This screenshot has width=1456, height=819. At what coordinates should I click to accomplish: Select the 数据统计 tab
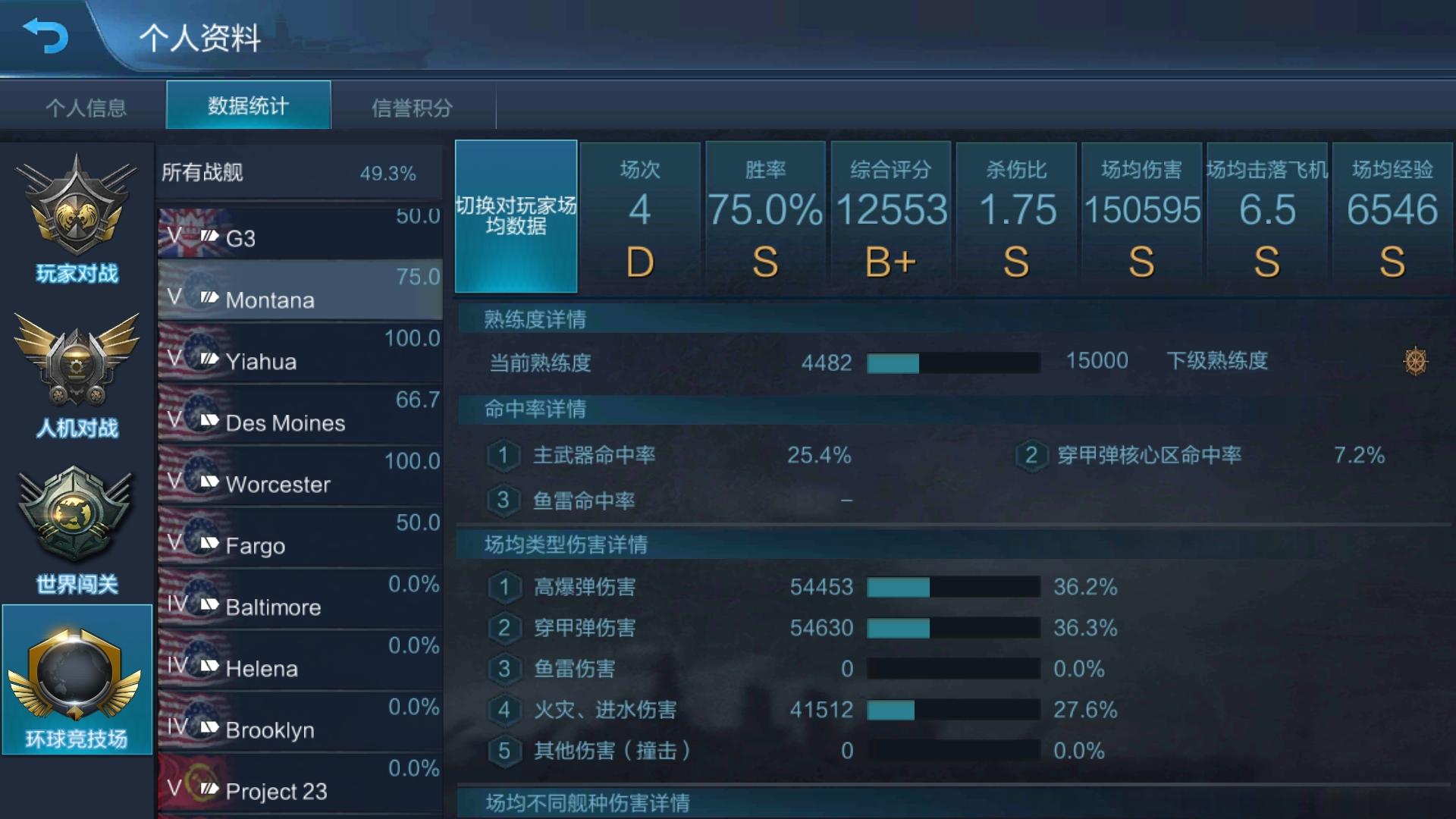[248, 105]
